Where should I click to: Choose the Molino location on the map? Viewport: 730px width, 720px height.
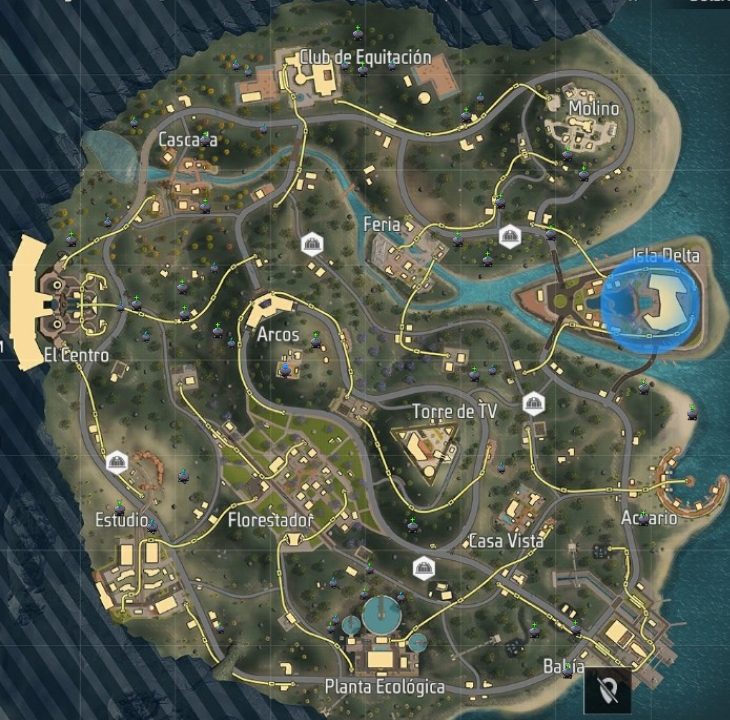[594, 108]
